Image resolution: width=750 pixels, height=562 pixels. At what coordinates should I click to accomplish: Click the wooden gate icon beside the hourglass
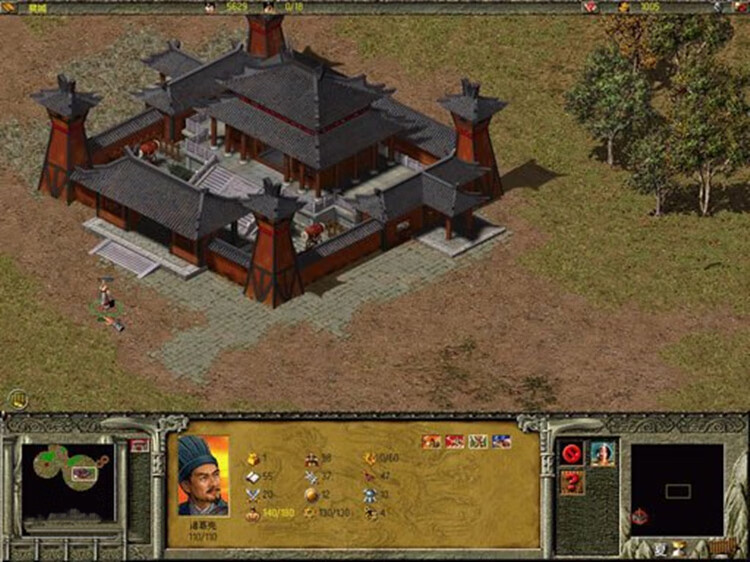[720, 547]
